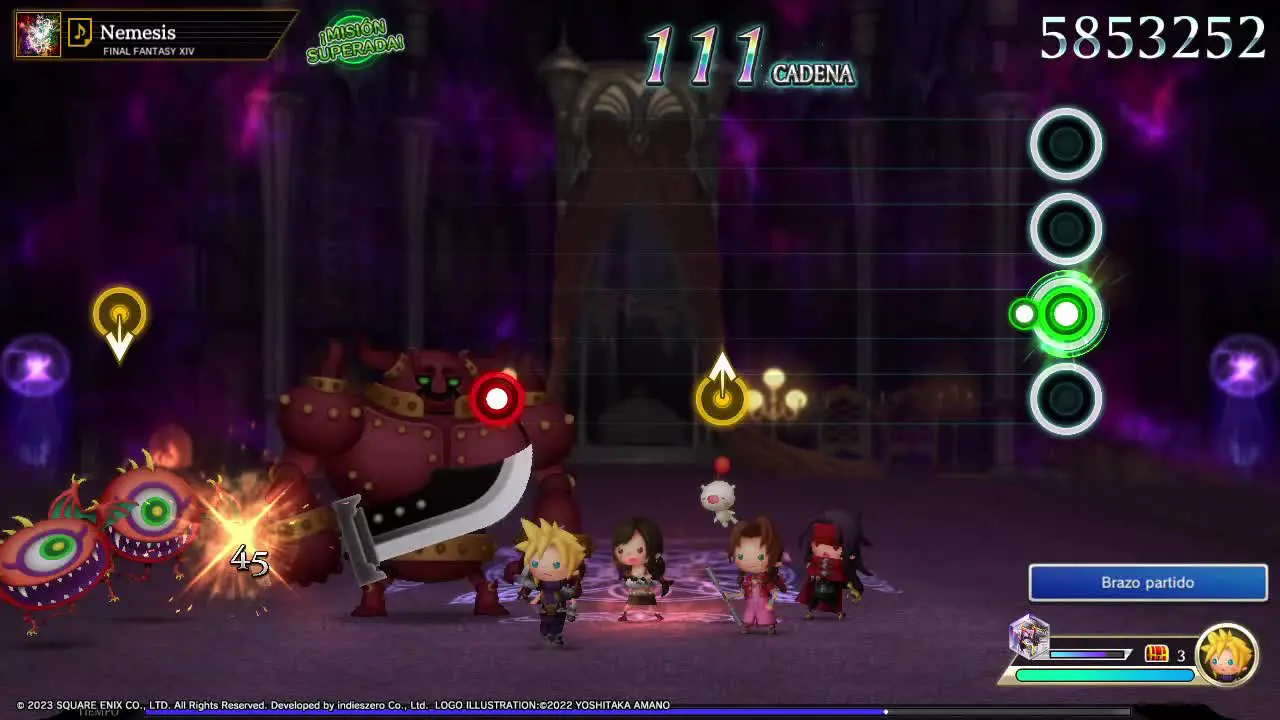This screenshot has width=1280, height=720.
Task: Tap the yellow down-arrow slide note
Action: [120, 316]
